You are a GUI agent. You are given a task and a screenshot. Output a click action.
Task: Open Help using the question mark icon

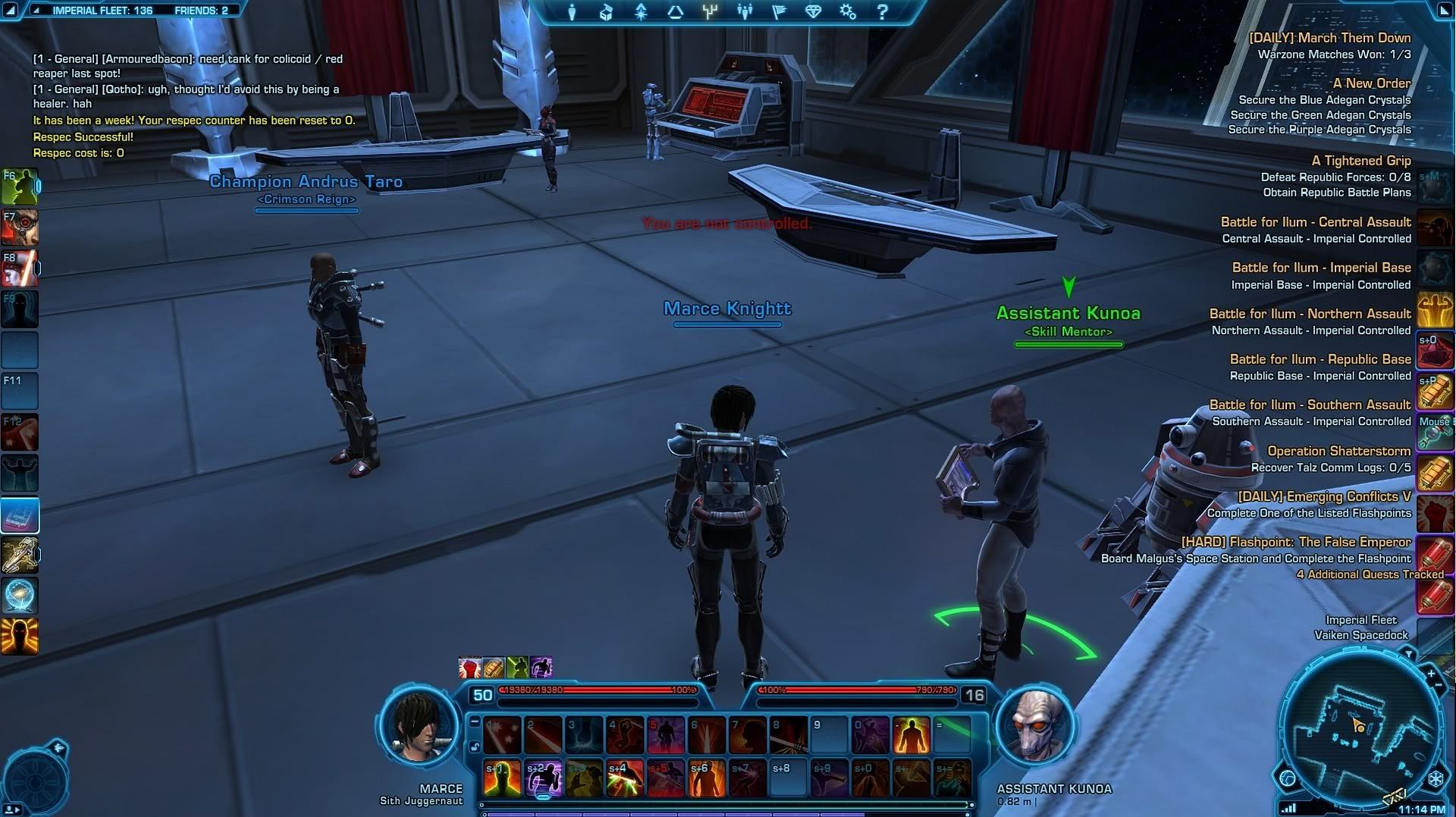(881, 12)
